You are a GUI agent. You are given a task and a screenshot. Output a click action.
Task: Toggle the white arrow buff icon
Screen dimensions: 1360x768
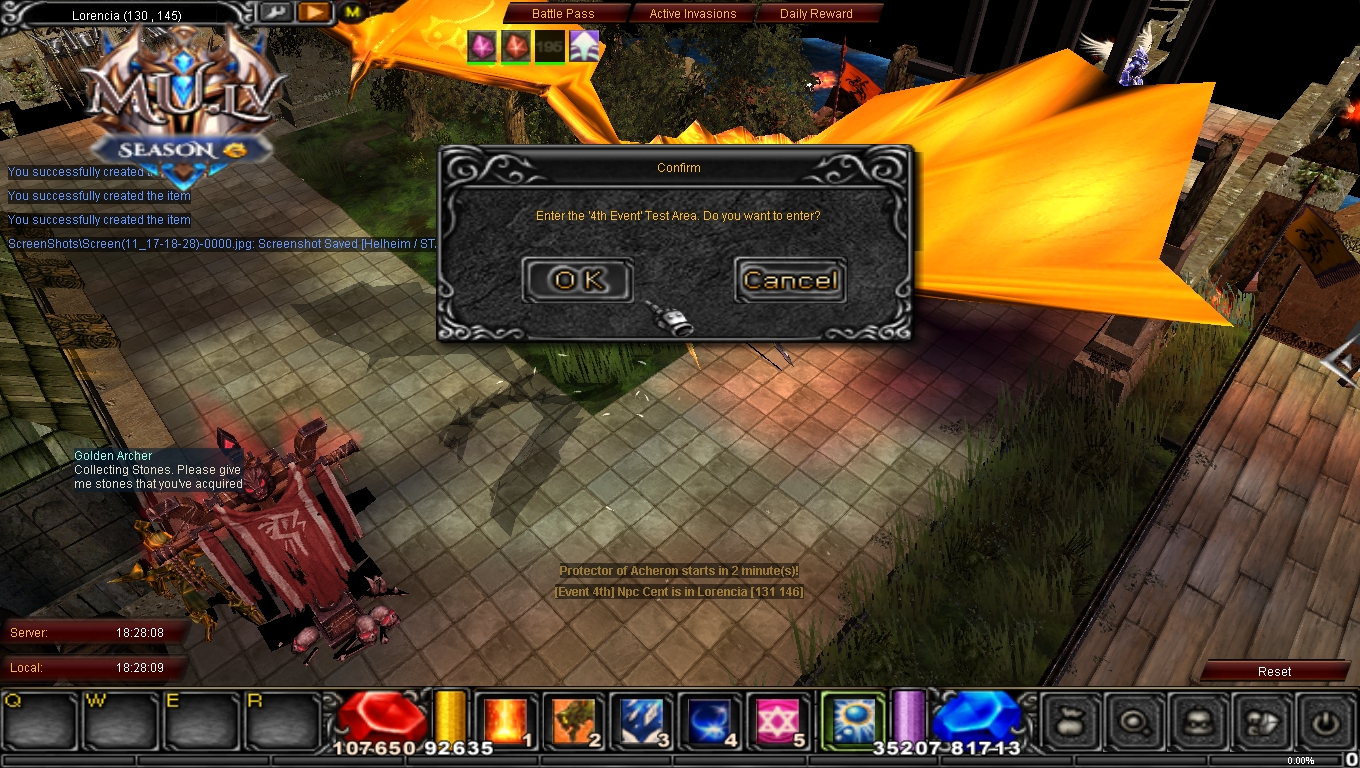pos(584,45)
